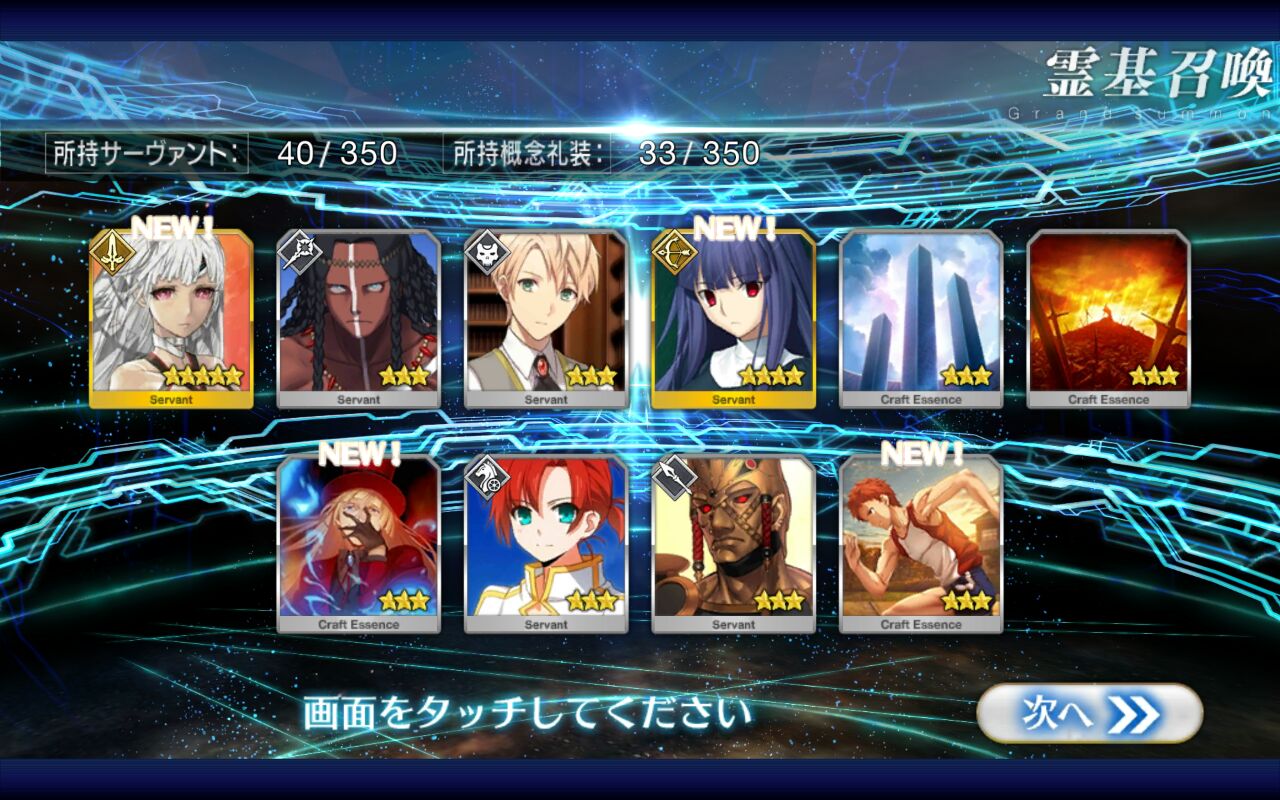
Task: Open the golden-masked Lancer servant card
Action: [733, 544]
